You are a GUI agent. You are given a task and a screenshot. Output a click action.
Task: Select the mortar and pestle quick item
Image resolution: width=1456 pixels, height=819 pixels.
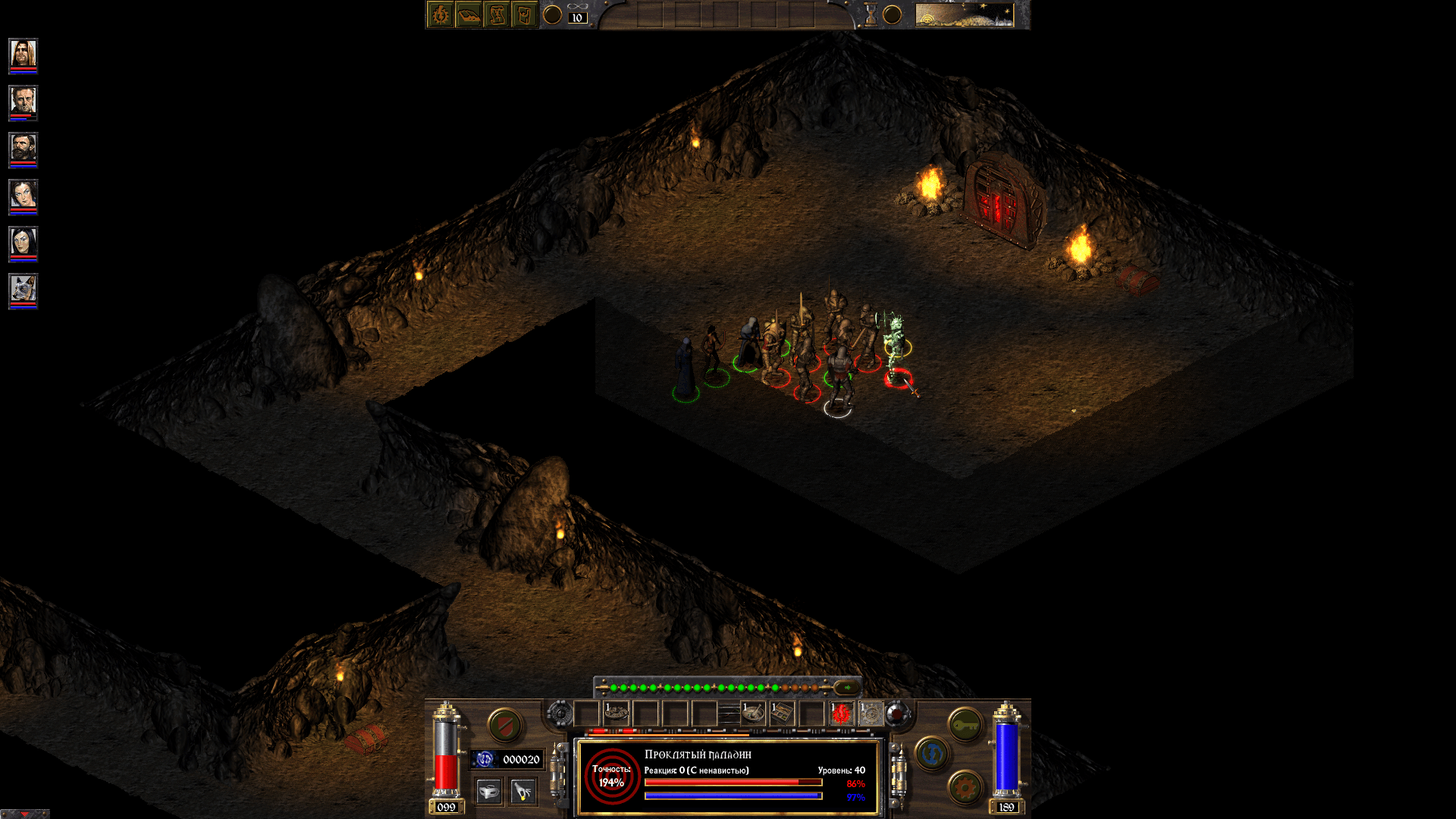(754, 713)
